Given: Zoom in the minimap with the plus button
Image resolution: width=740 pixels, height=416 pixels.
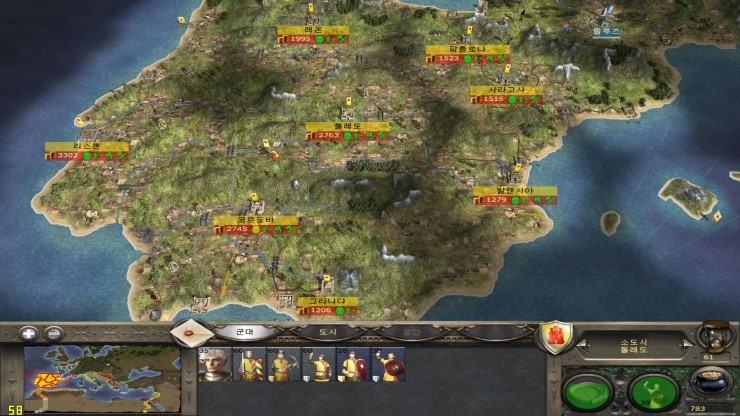Looking at the screenshot, I should (x=29, y=333).
